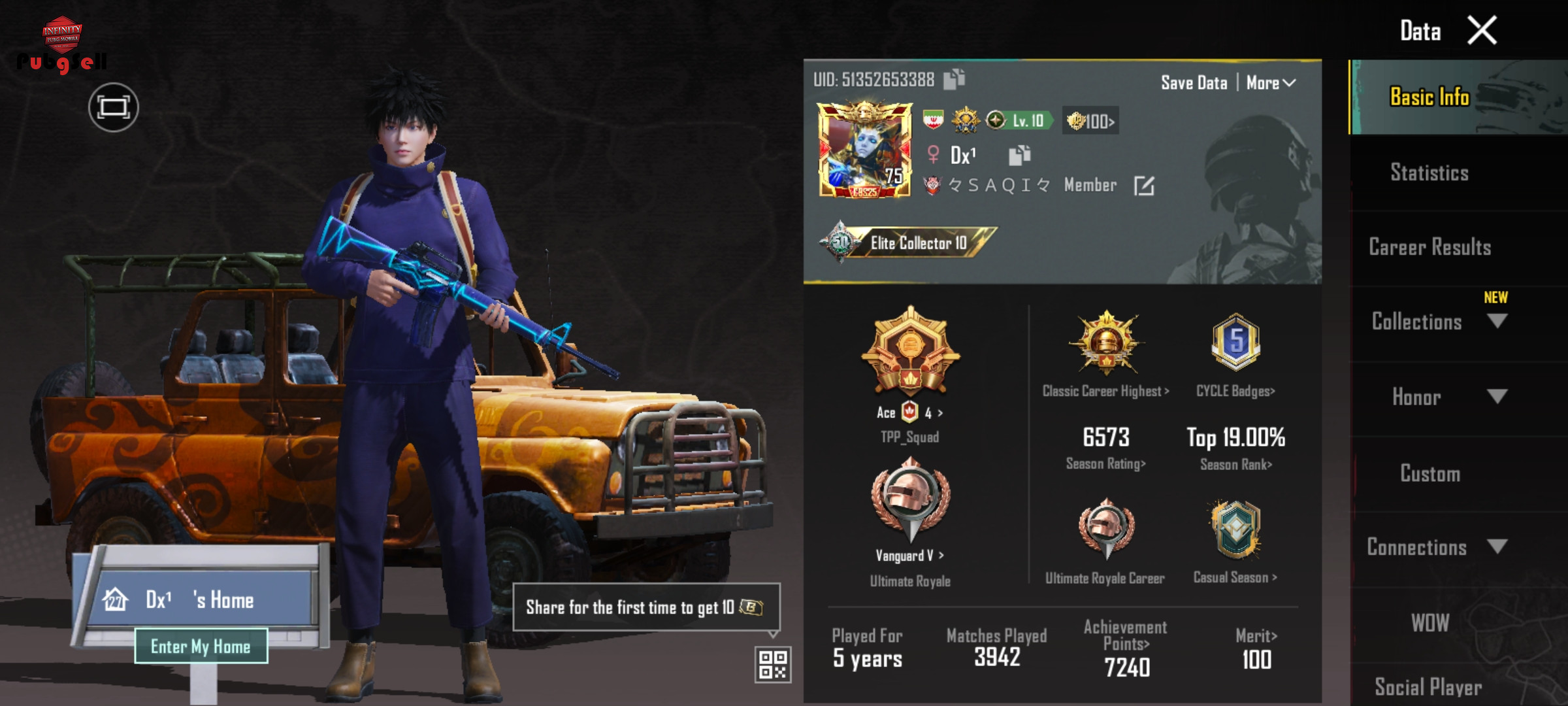
Task: Open the More dropdown
Action: click(1271, 83)
